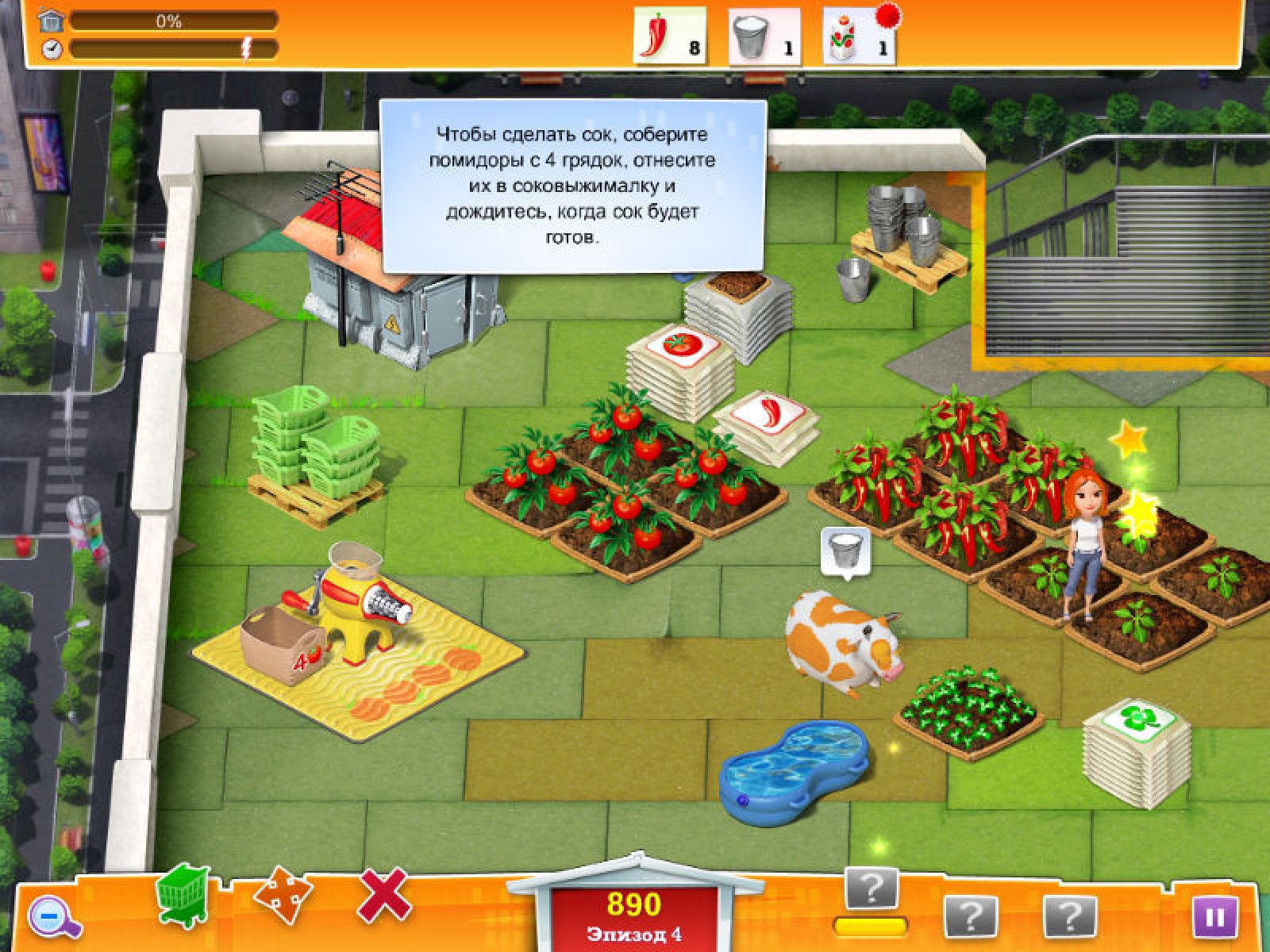
Task: Select the chili pepper goal card
Action: click(669, 36)
